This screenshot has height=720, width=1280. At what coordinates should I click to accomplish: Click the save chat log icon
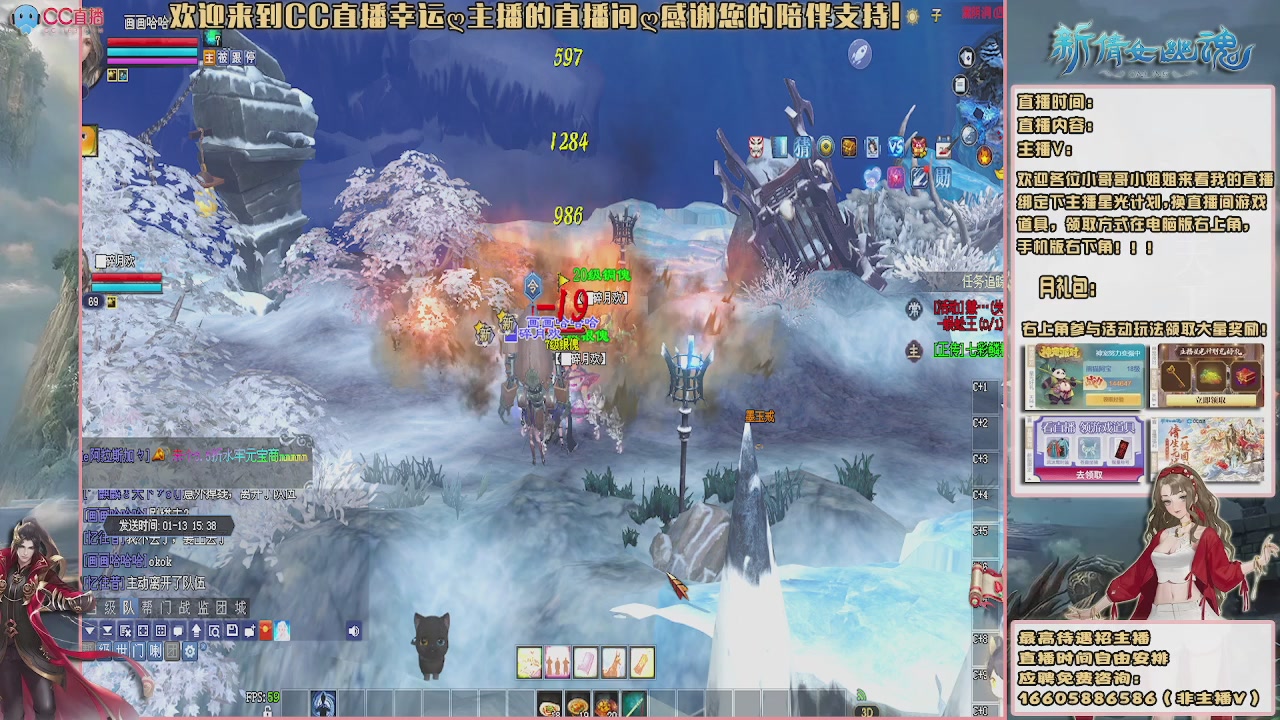232,631
